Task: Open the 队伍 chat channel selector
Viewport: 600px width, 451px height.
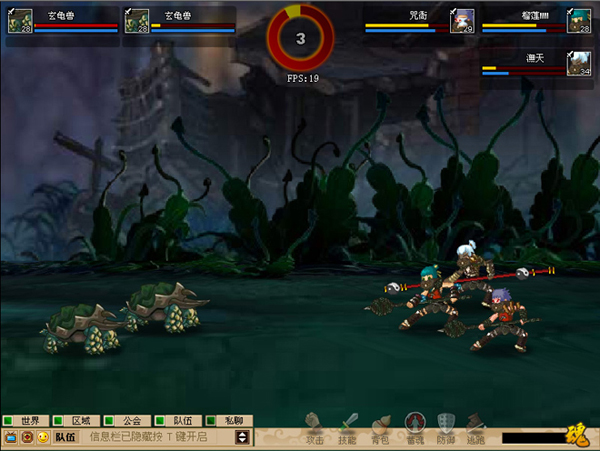Action: [x=65, y=437]
